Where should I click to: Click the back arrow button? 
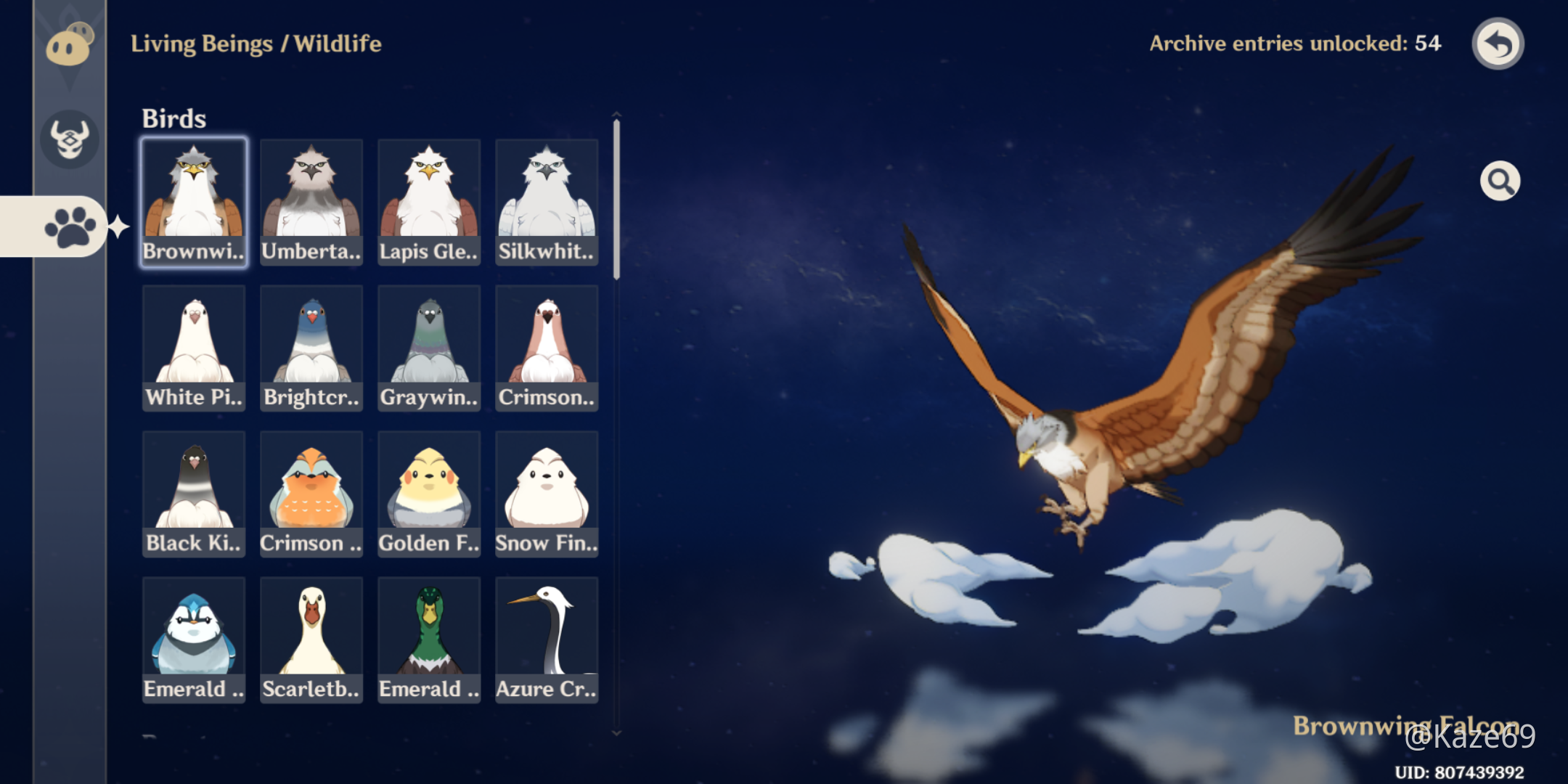[x=1497, y=44]
